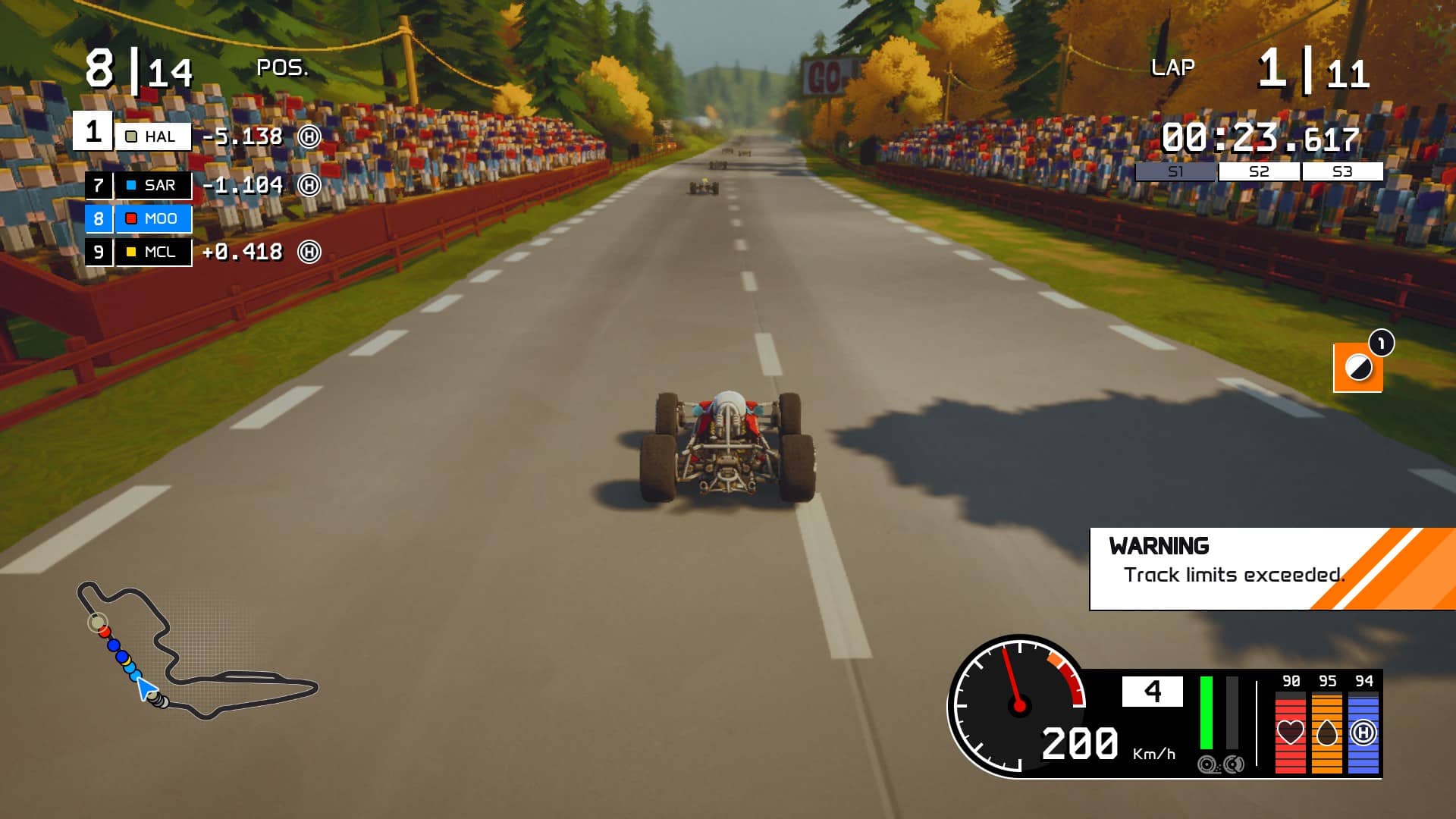1456x819 pixels.
Task: Click the red heart engine condition icon
Action: pos(1290,733)
